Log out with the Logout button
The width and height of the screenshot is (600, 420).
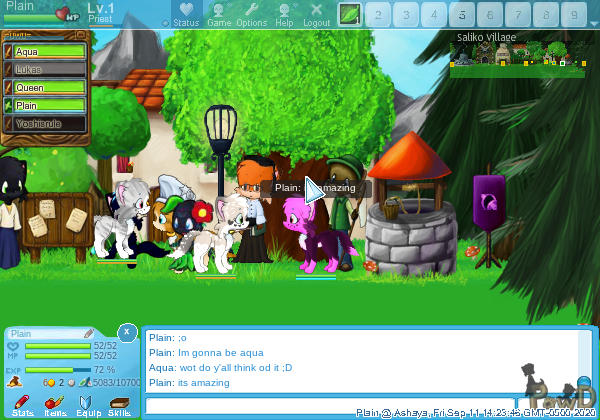pos(316,14)
